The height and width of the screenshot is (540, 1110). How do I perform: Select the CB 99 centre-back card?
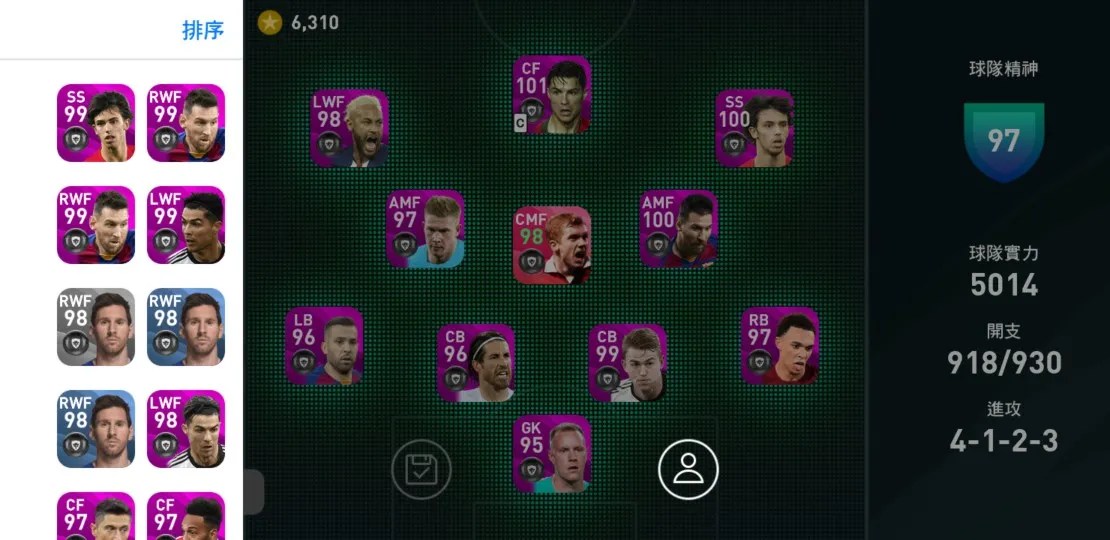(x=628, y=362)
